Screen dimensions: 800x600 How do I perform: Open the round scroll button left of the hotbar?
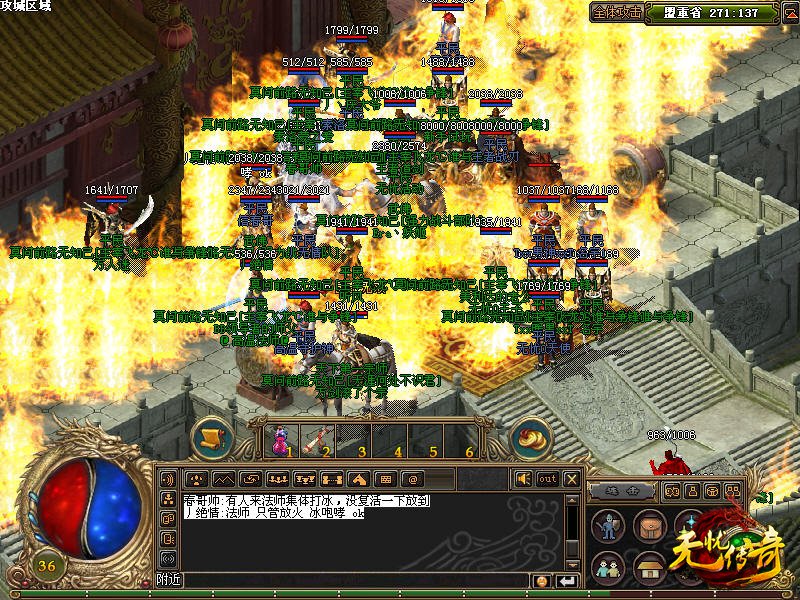(x=212, y=437)
